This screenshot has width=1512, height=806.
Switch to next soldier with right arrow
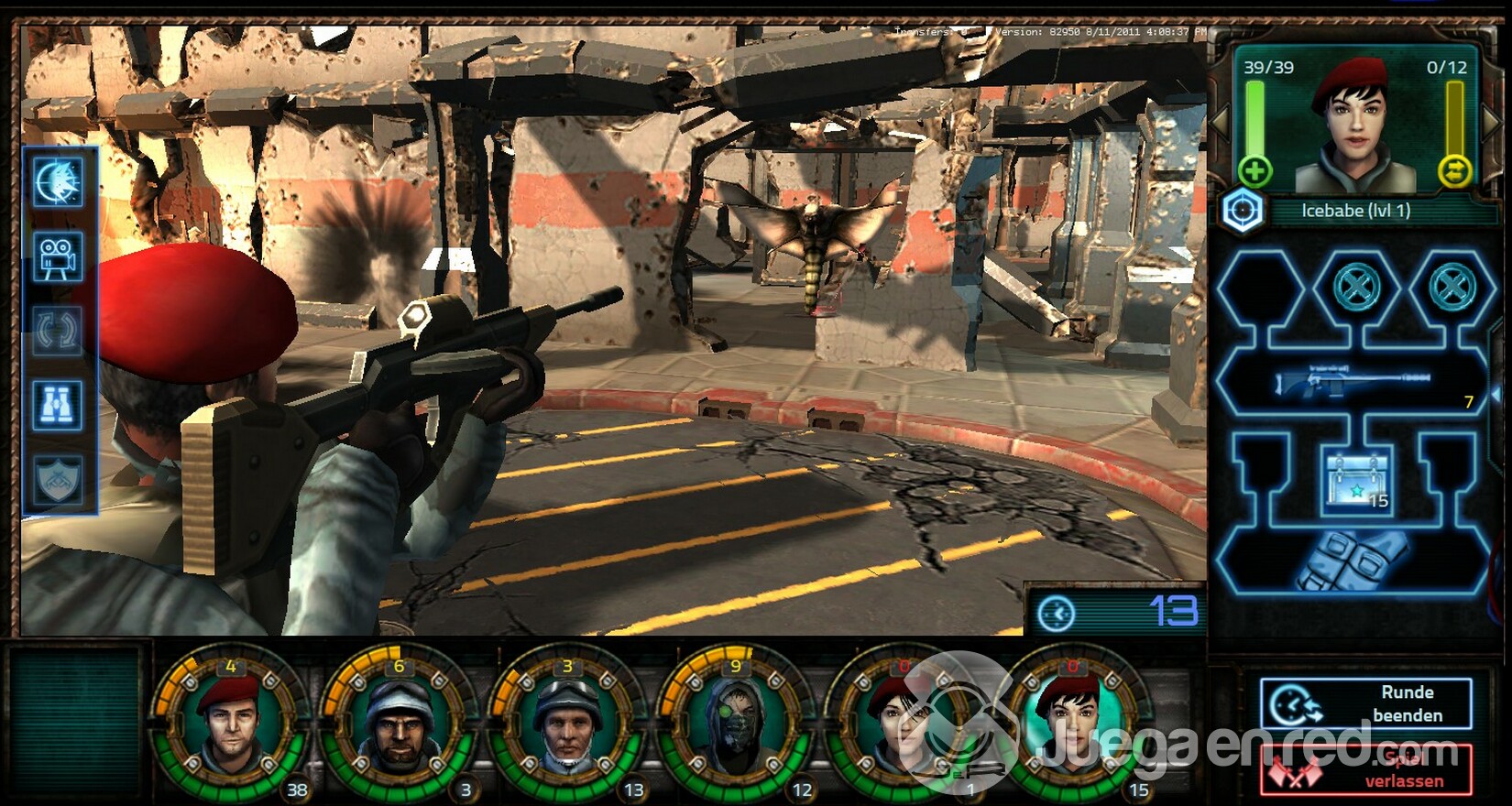coord(1493,122)
